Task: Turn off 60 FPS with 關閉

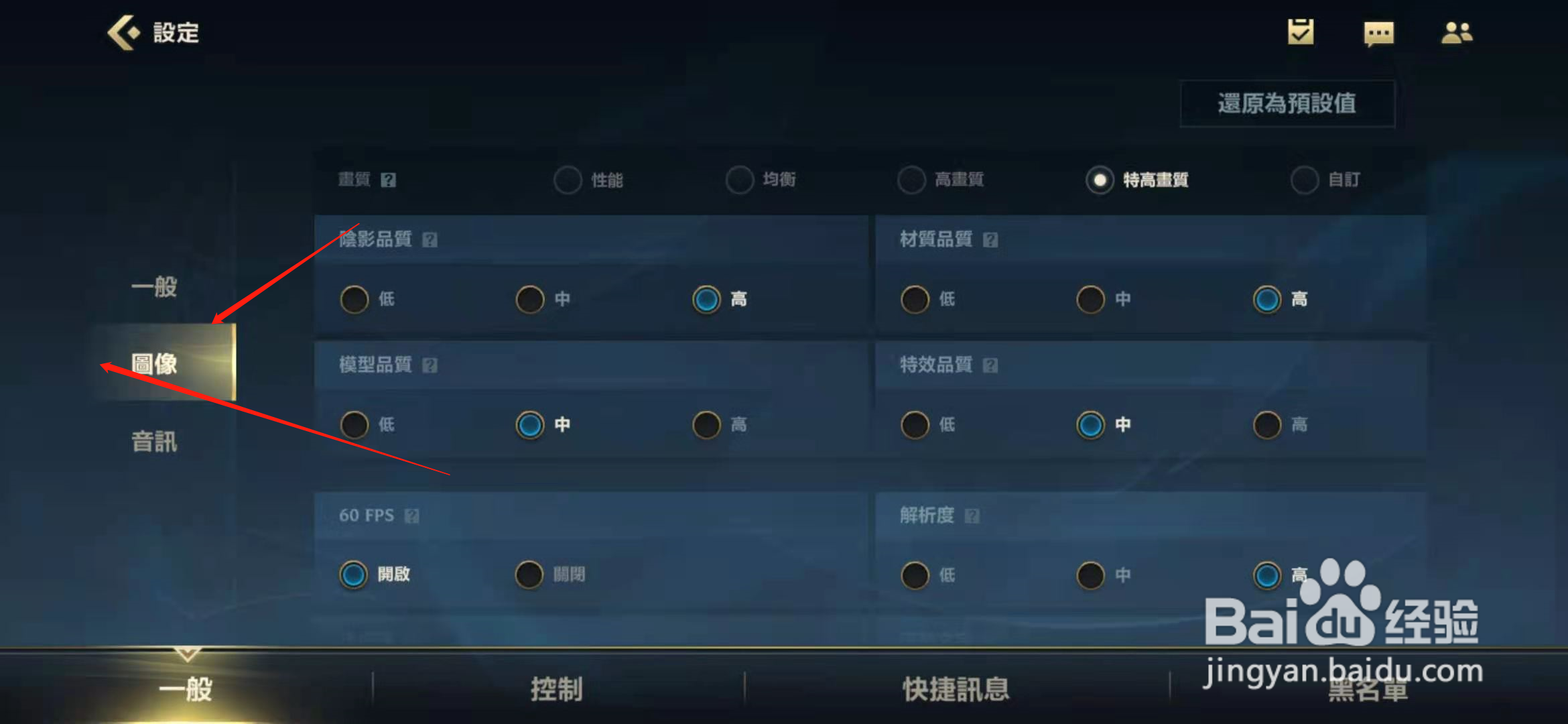Action: click(529, 575)
